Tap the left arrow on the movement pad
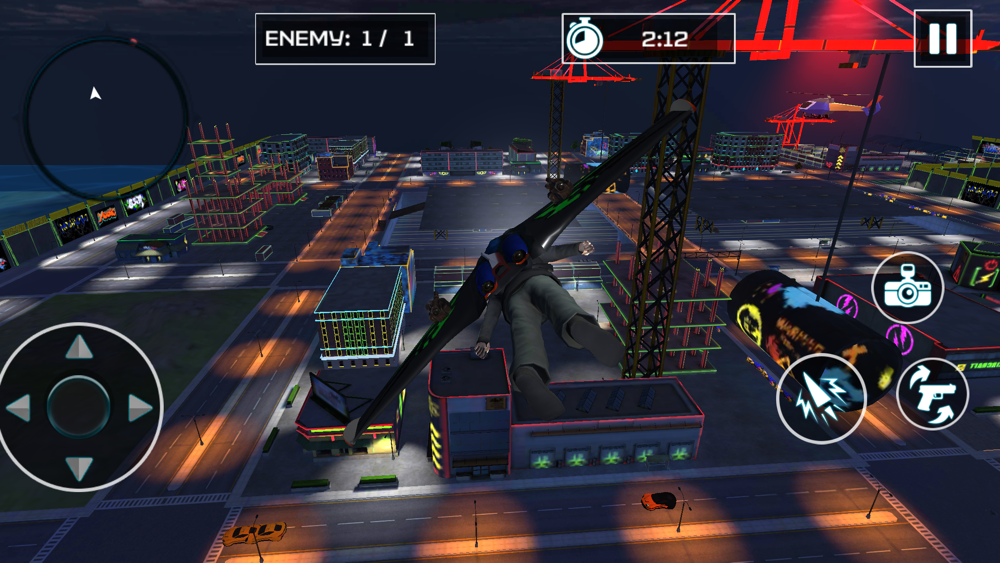 [18, 407]
